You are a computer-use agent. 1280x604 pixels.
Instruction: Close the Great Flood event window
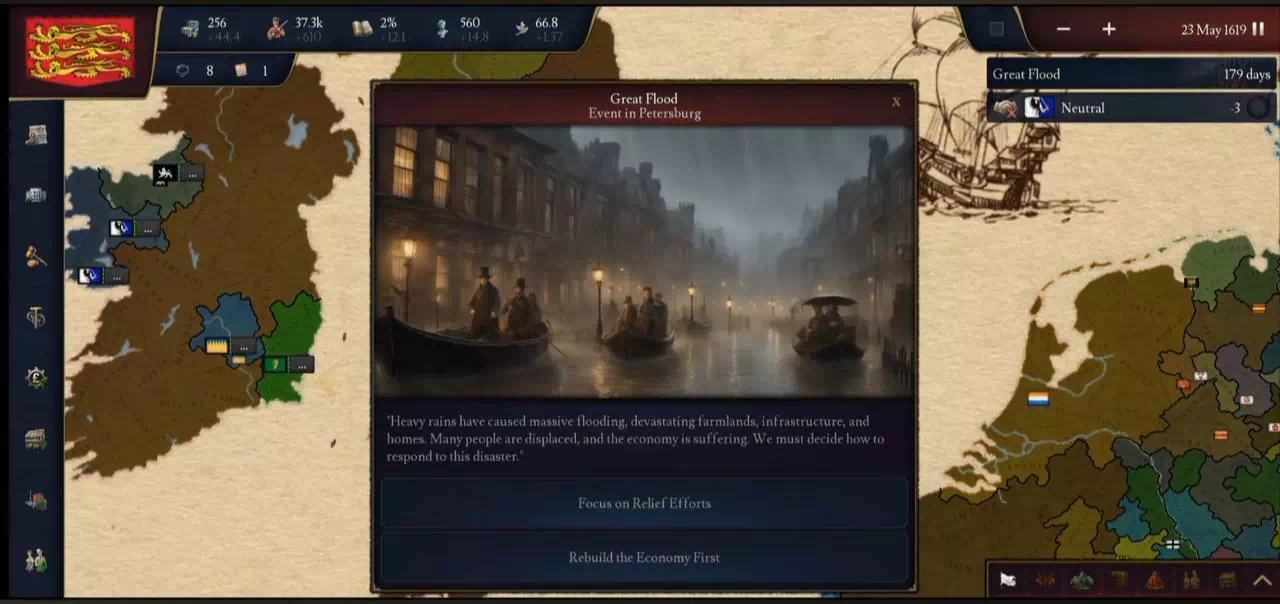[x=895, y=101]
